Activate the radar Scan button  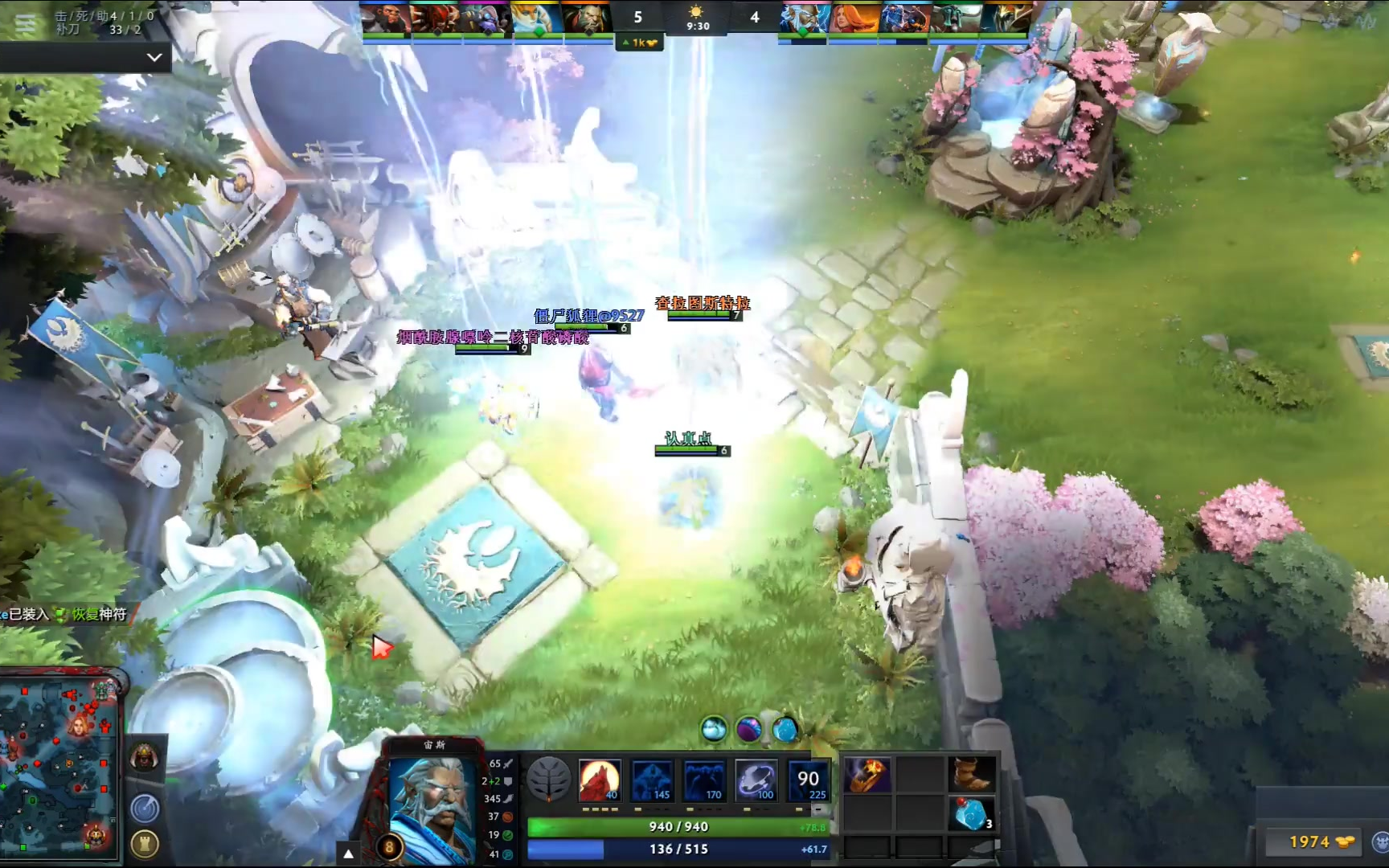pos(145,808)
